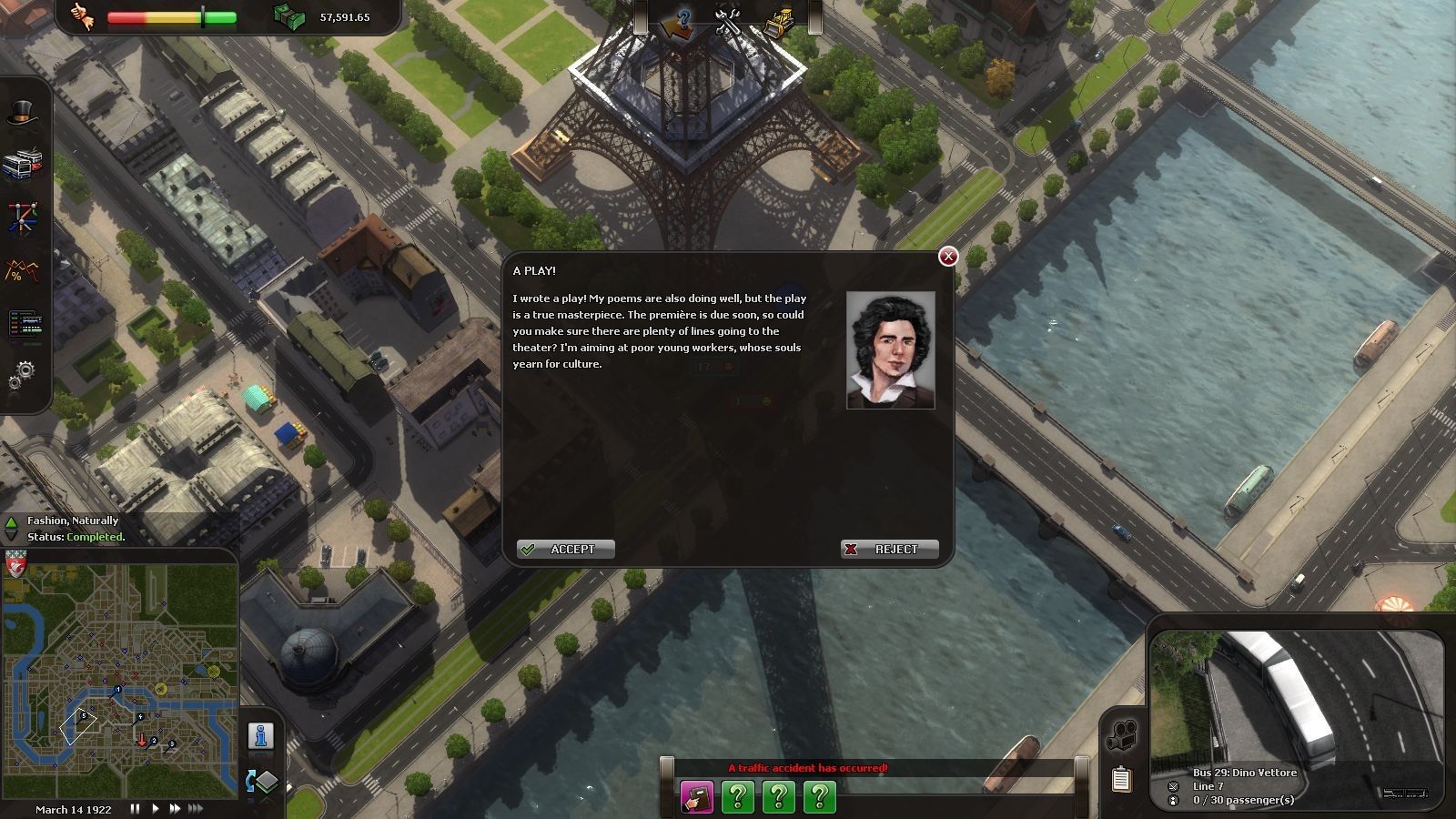Select the yellow bulldozer demolish tool

click(x=778, y=22)
